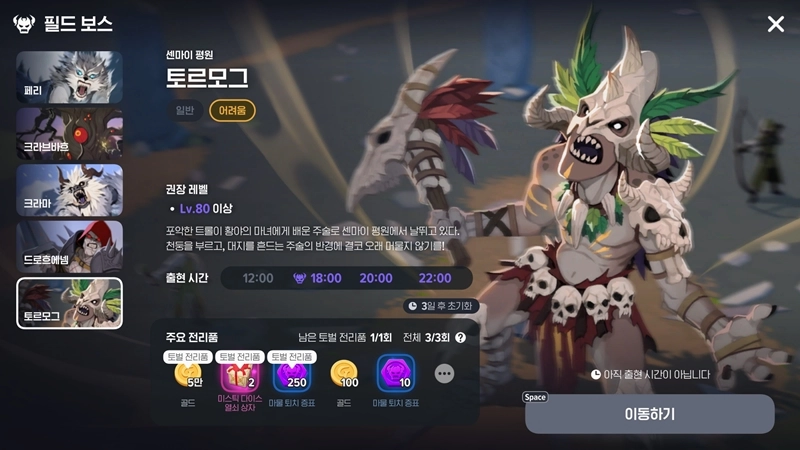View the 250 마물 퇴치 증표 reward
800x450 pixels.
point(292,376)
